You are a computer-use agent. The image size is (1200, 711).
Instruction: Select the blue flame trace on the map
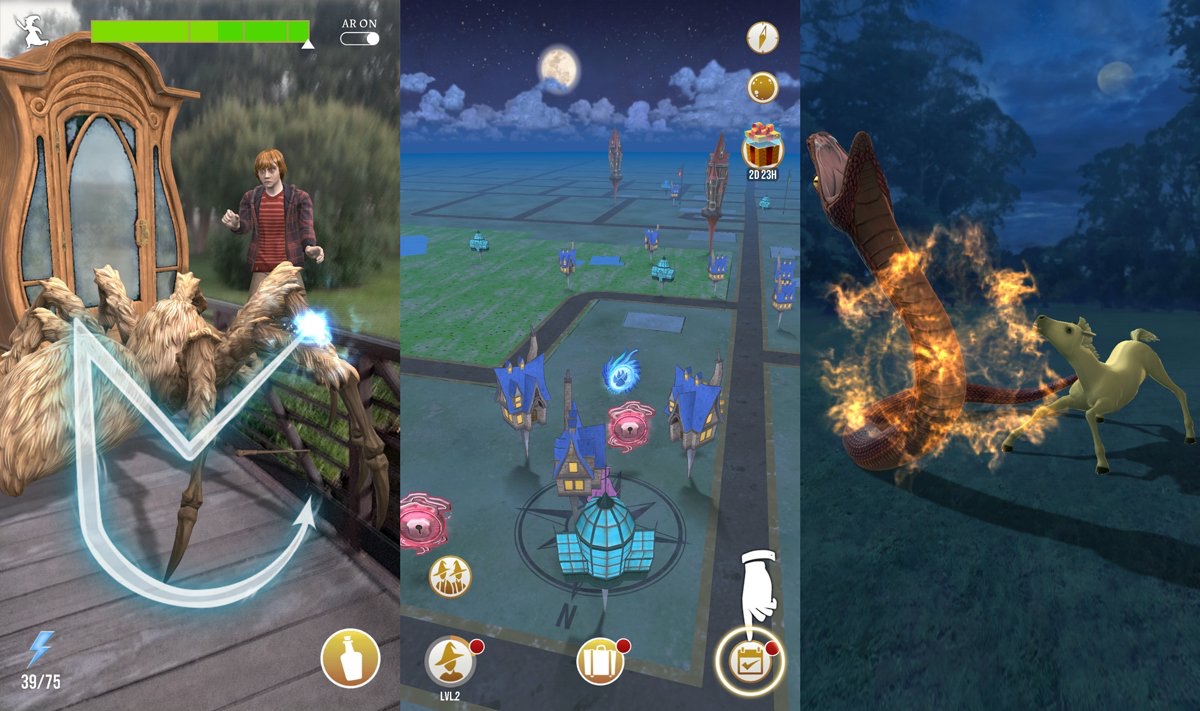[x=620, y=371]
